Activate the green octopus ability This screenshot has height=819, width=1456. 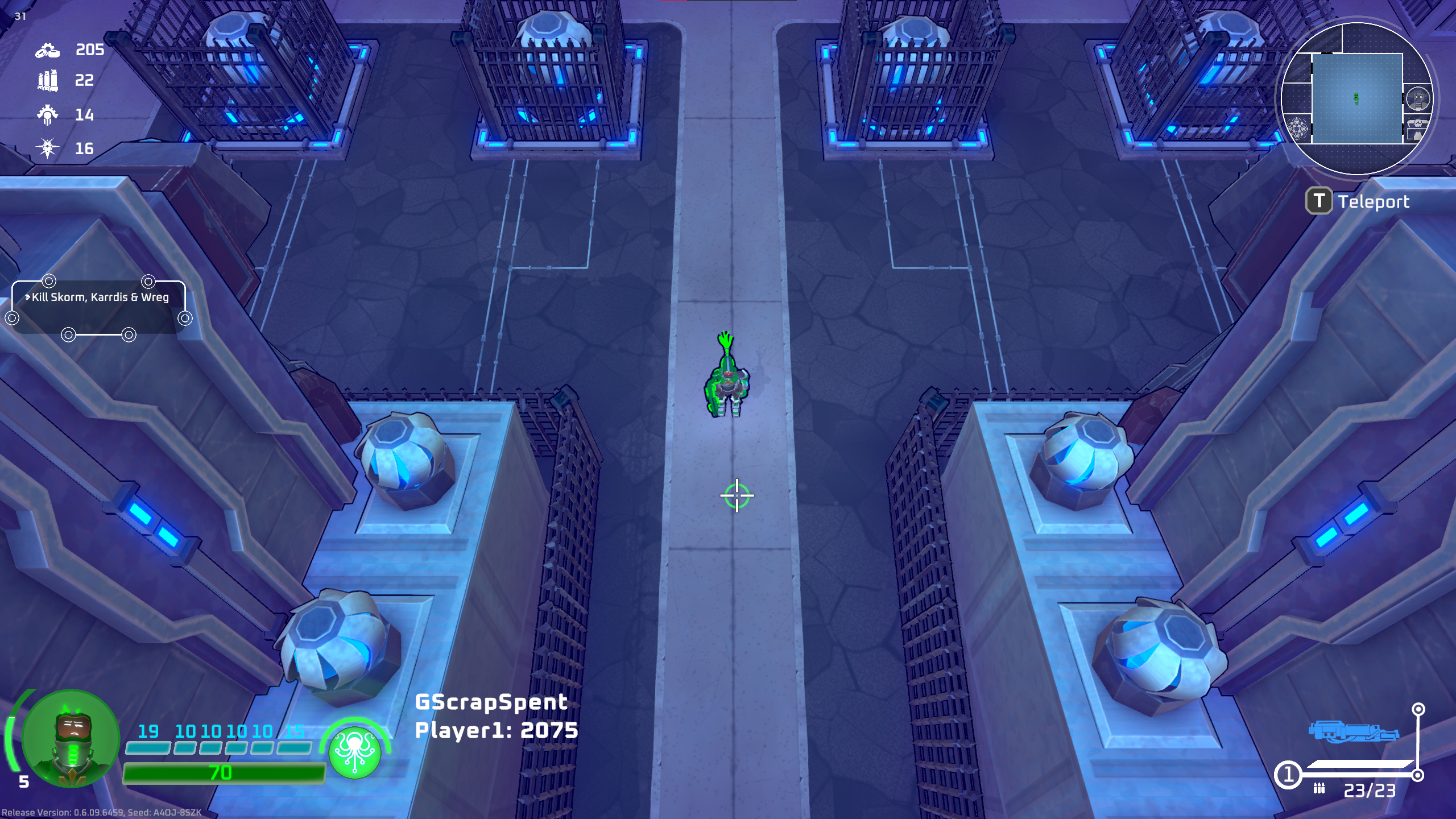tap(355, 752)
